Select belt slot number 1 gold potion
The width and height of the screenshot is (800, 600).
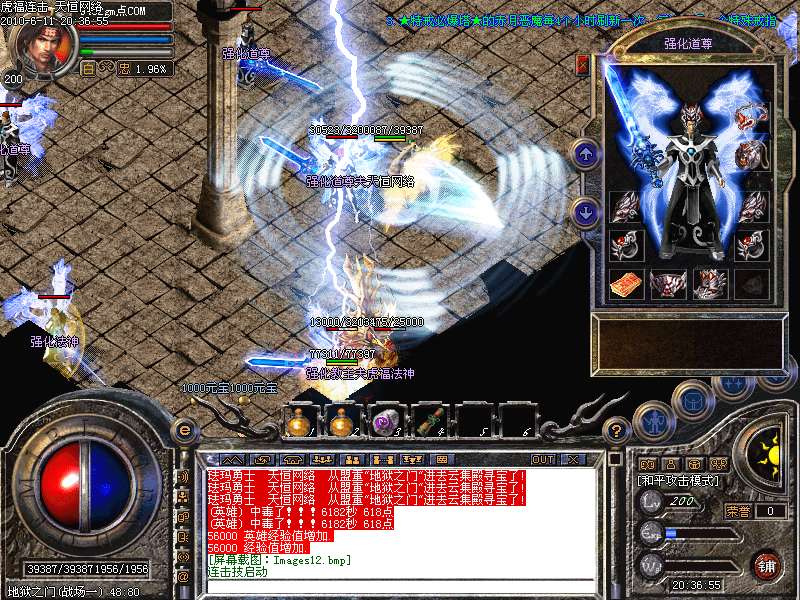coord(298,422)
